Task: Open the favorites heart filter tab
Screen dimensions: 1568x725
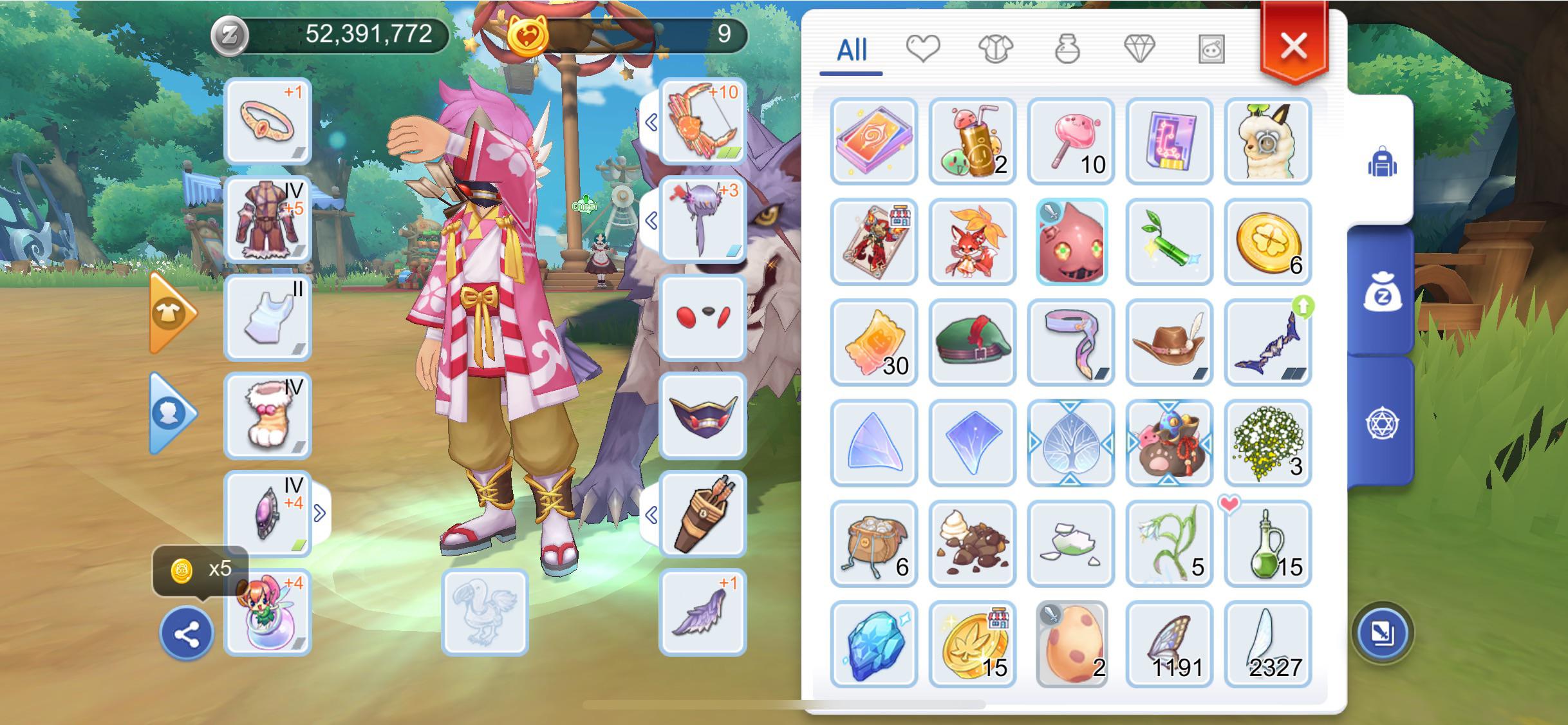Action: [x=924, y=48]
